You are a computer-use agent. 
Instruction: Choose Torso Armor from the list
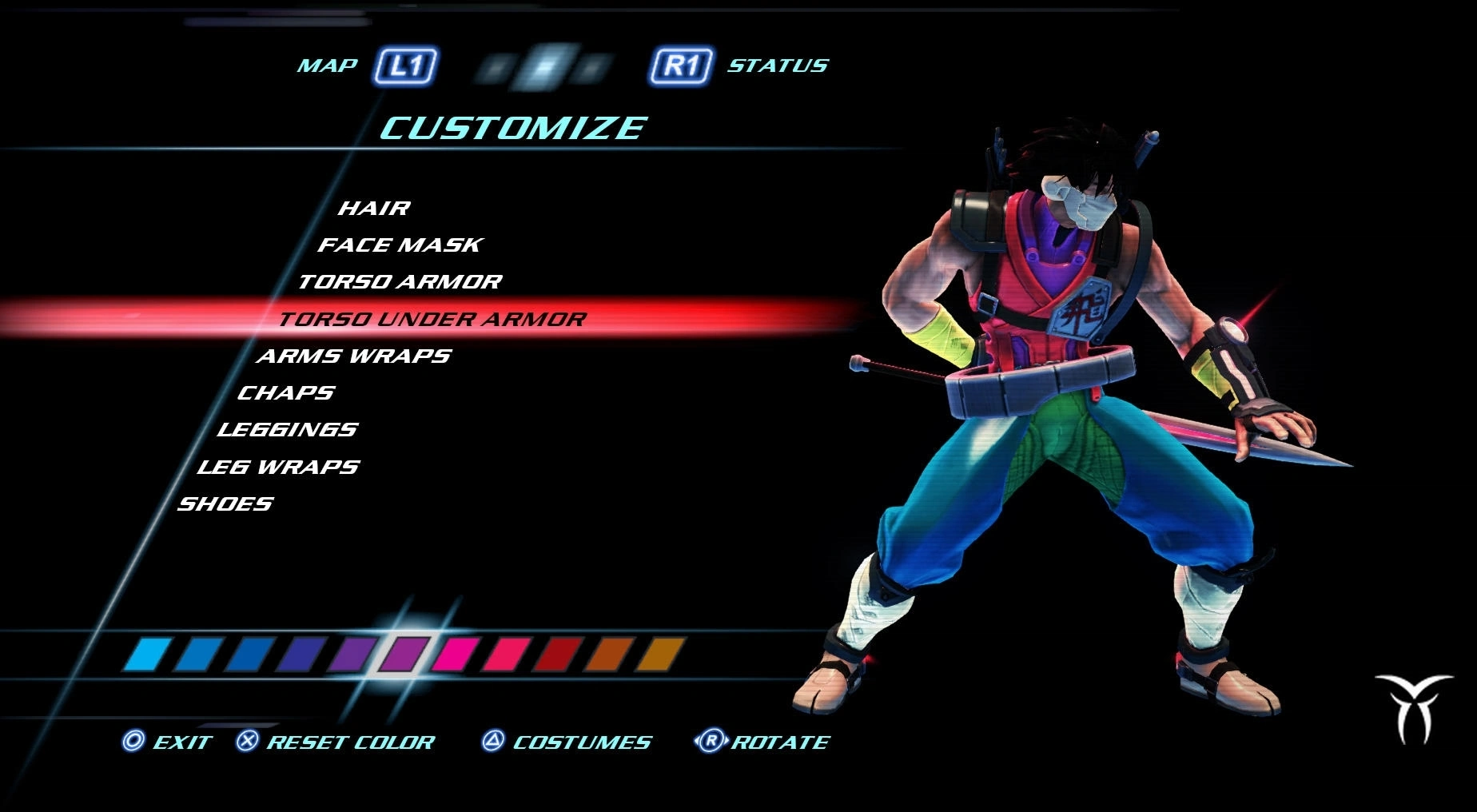coord(400,282)
